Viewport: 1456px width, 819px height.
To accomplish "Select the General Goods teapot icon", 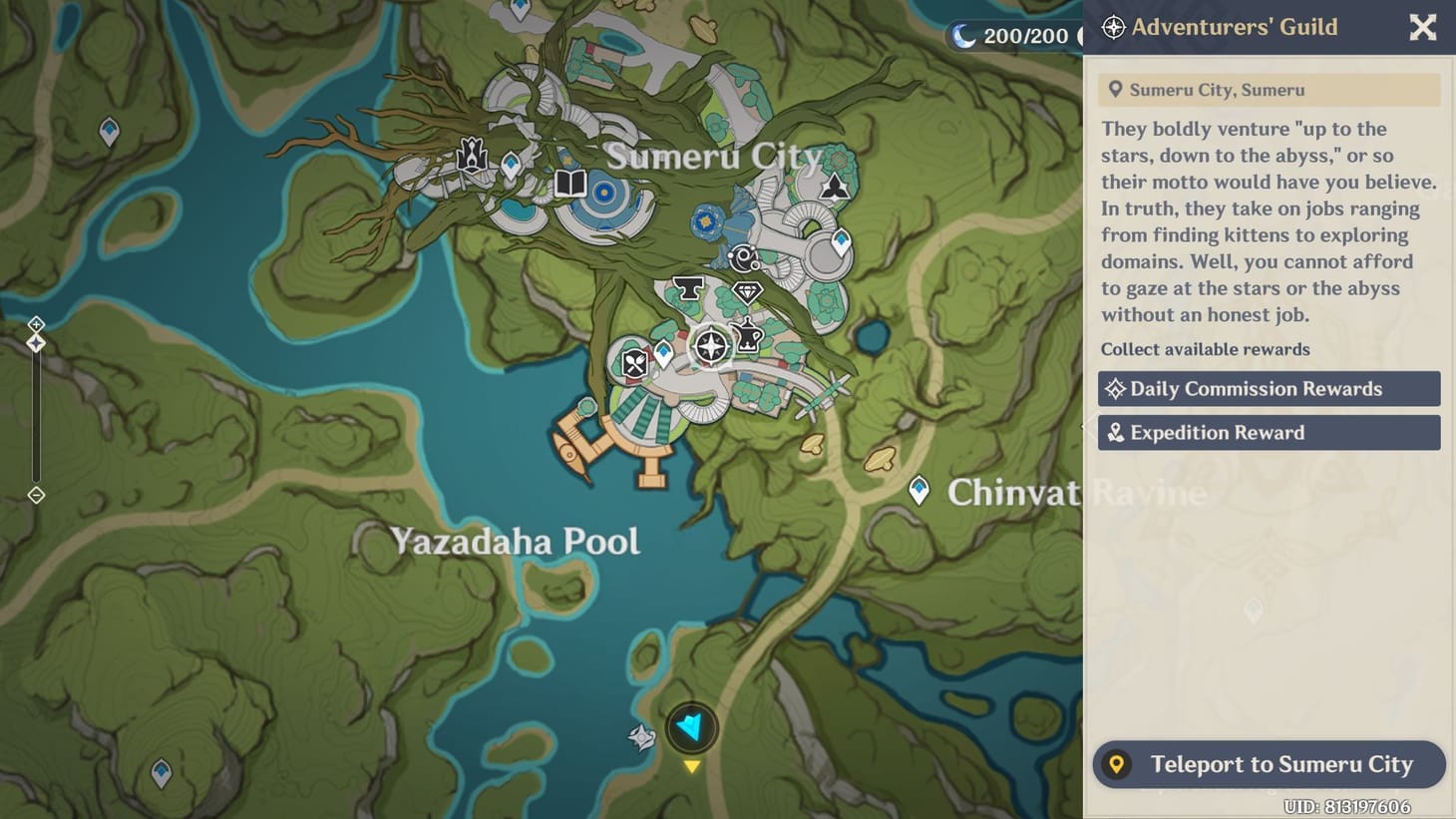I will 746,335.
